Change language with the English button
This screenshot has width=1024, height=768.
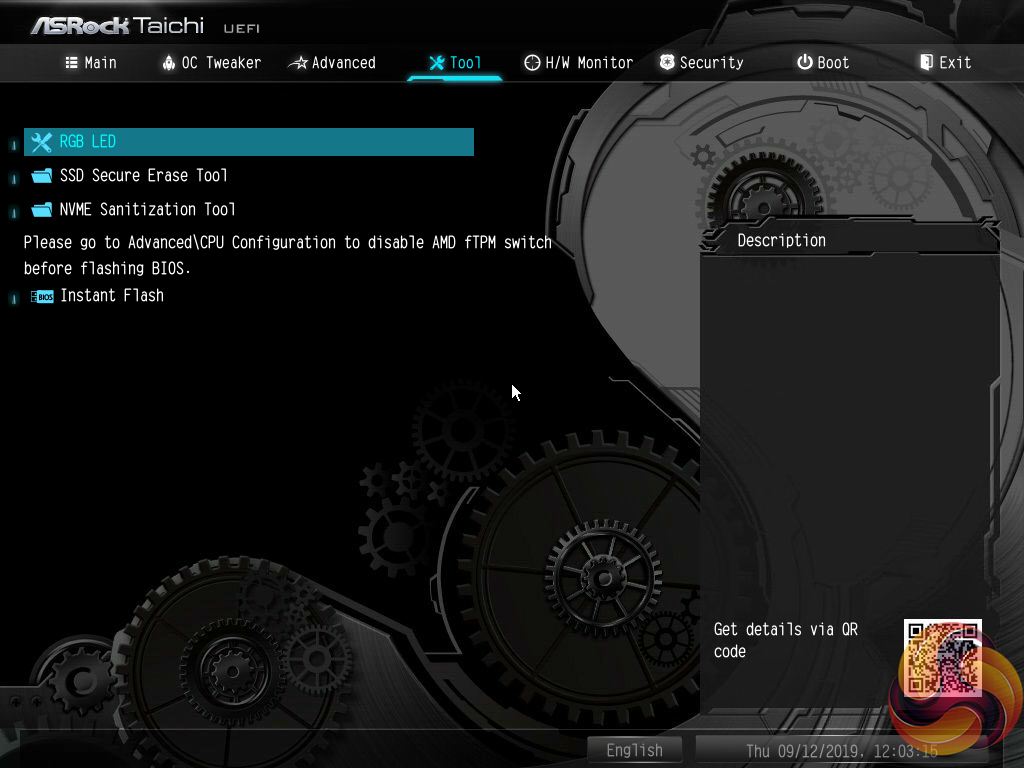point(634,750)
